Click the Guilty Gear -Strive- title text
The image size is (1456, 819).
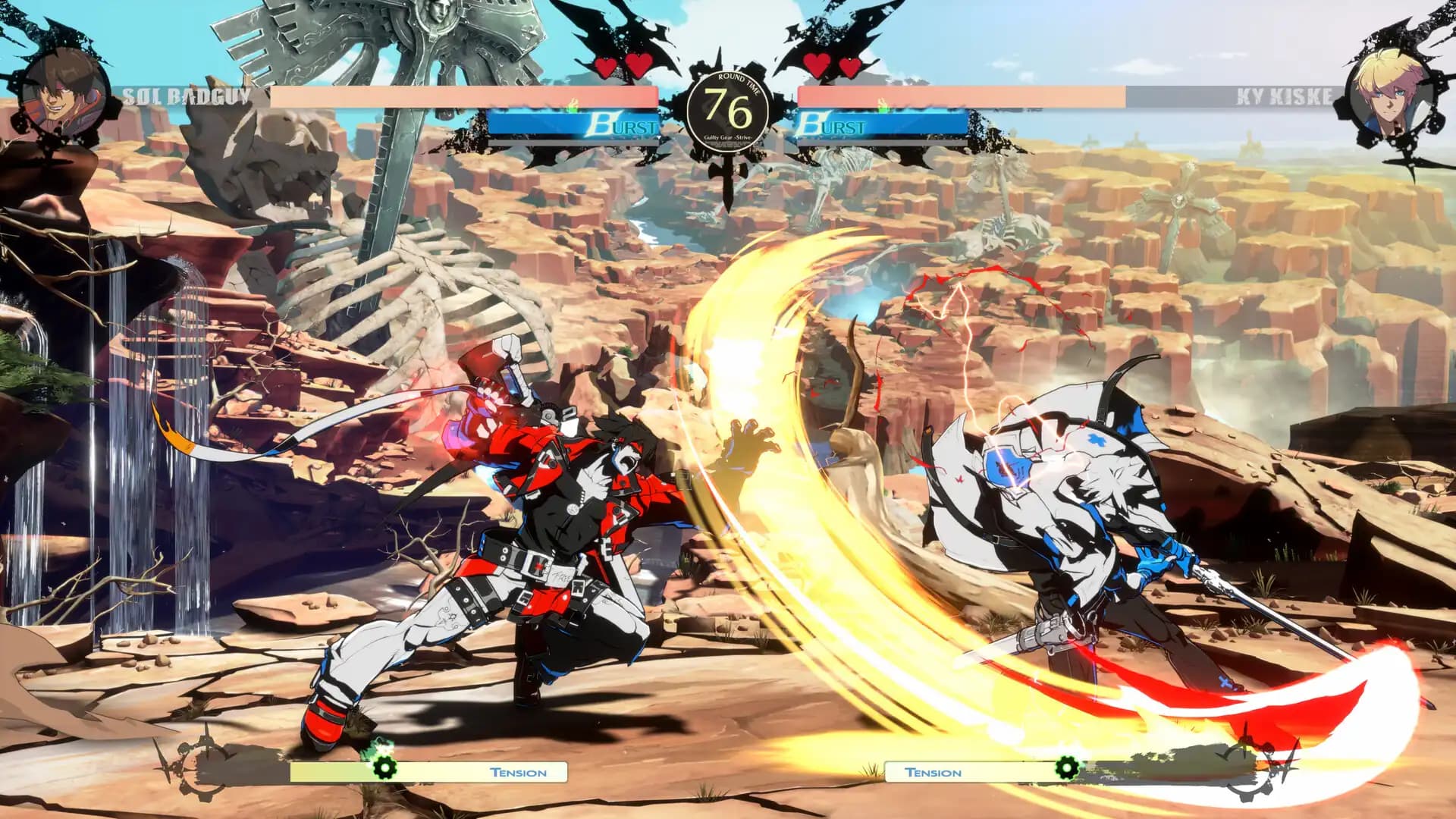point(730,140)
